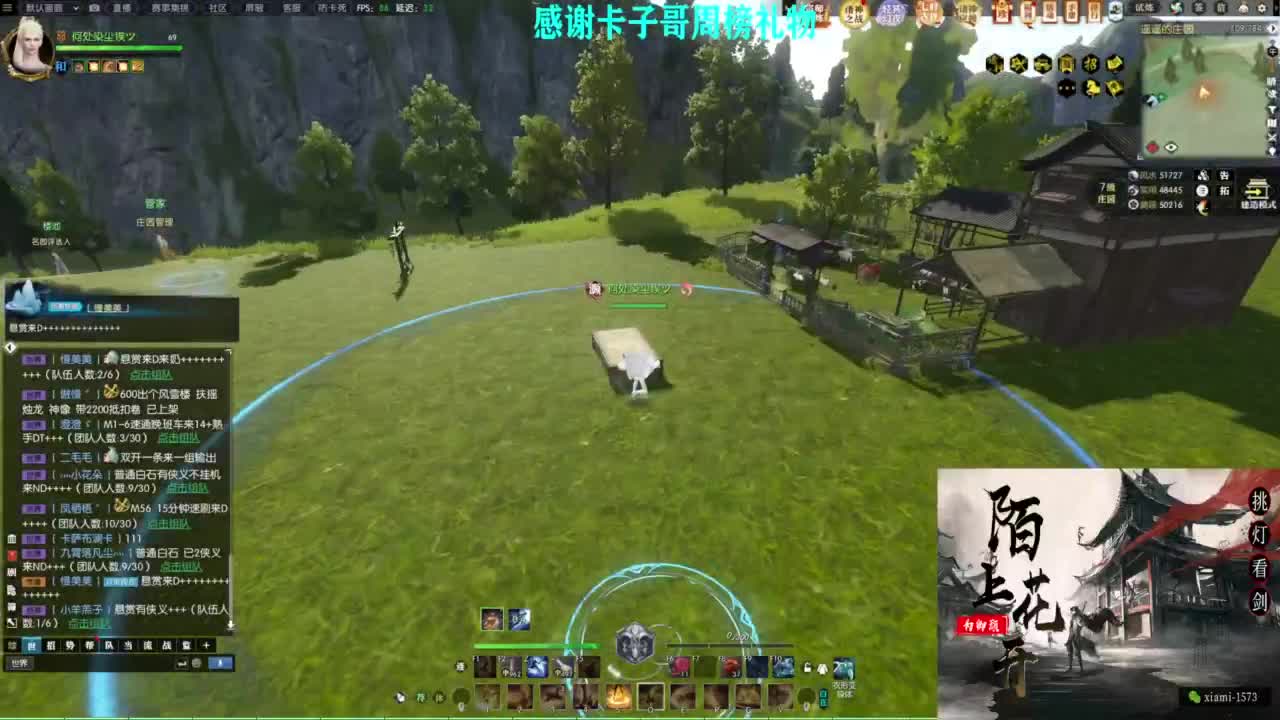
Task: Toggle the eye visibility icon on the minimap
Action: point(1171,148)
